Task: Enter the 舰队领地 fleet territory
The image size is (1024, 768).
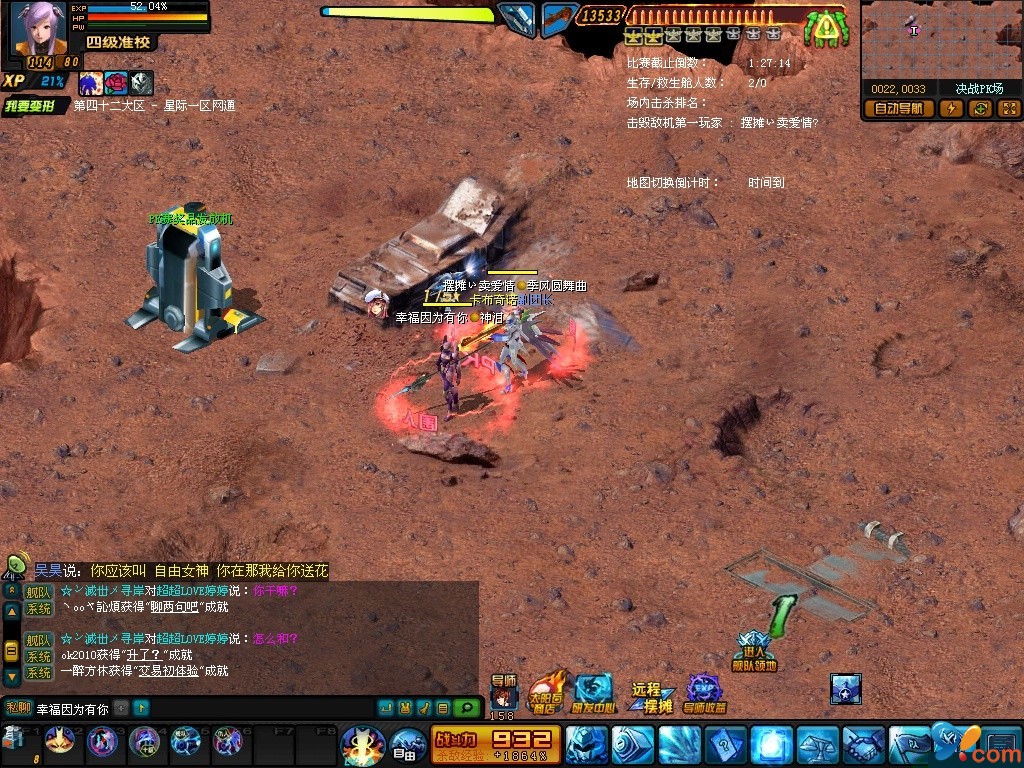Action: tap(755, 650)
